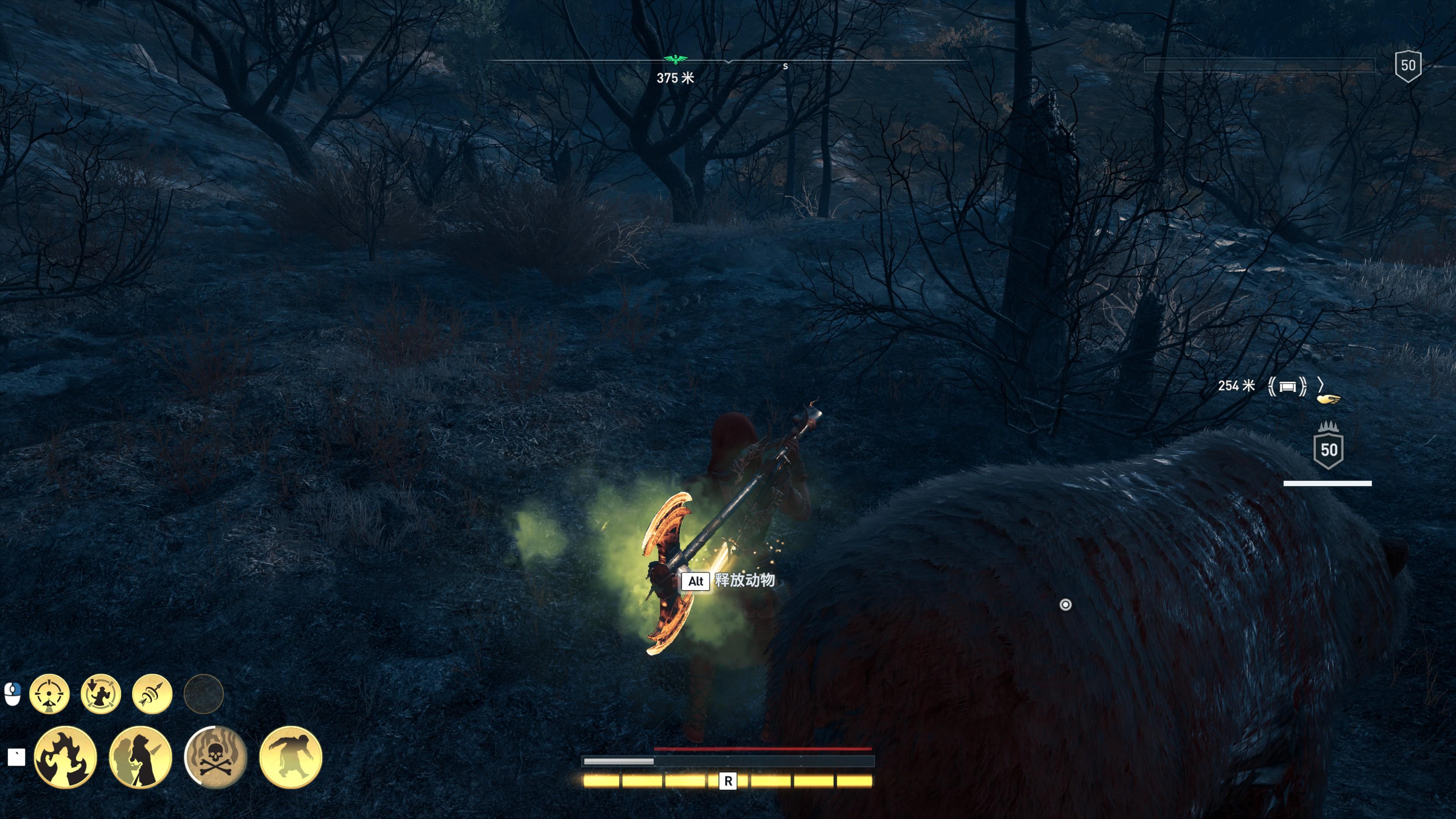Activate the lunging figure ability
Image resolution: width=1456 pixels, height=819 pixels.
coord(290,757)
